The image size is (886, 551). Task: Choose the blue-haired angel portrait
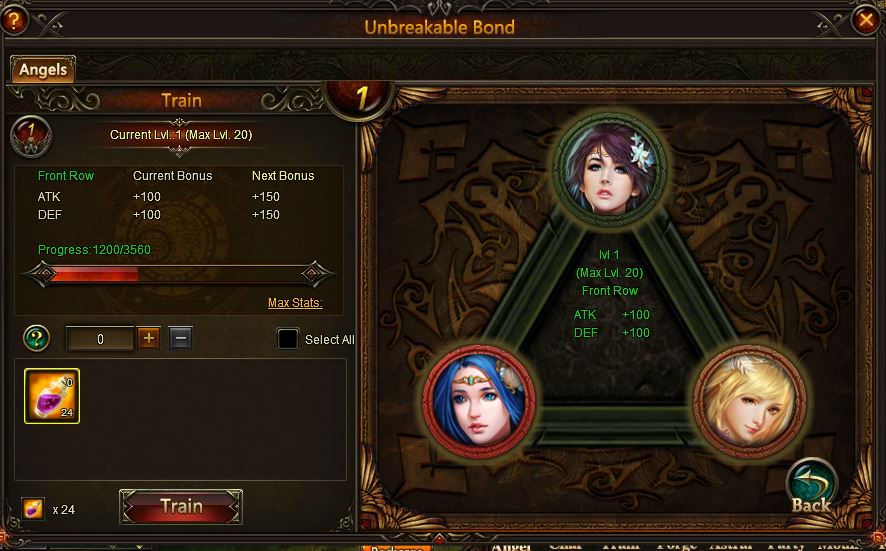pyautogui.click(x=480, y=398)
